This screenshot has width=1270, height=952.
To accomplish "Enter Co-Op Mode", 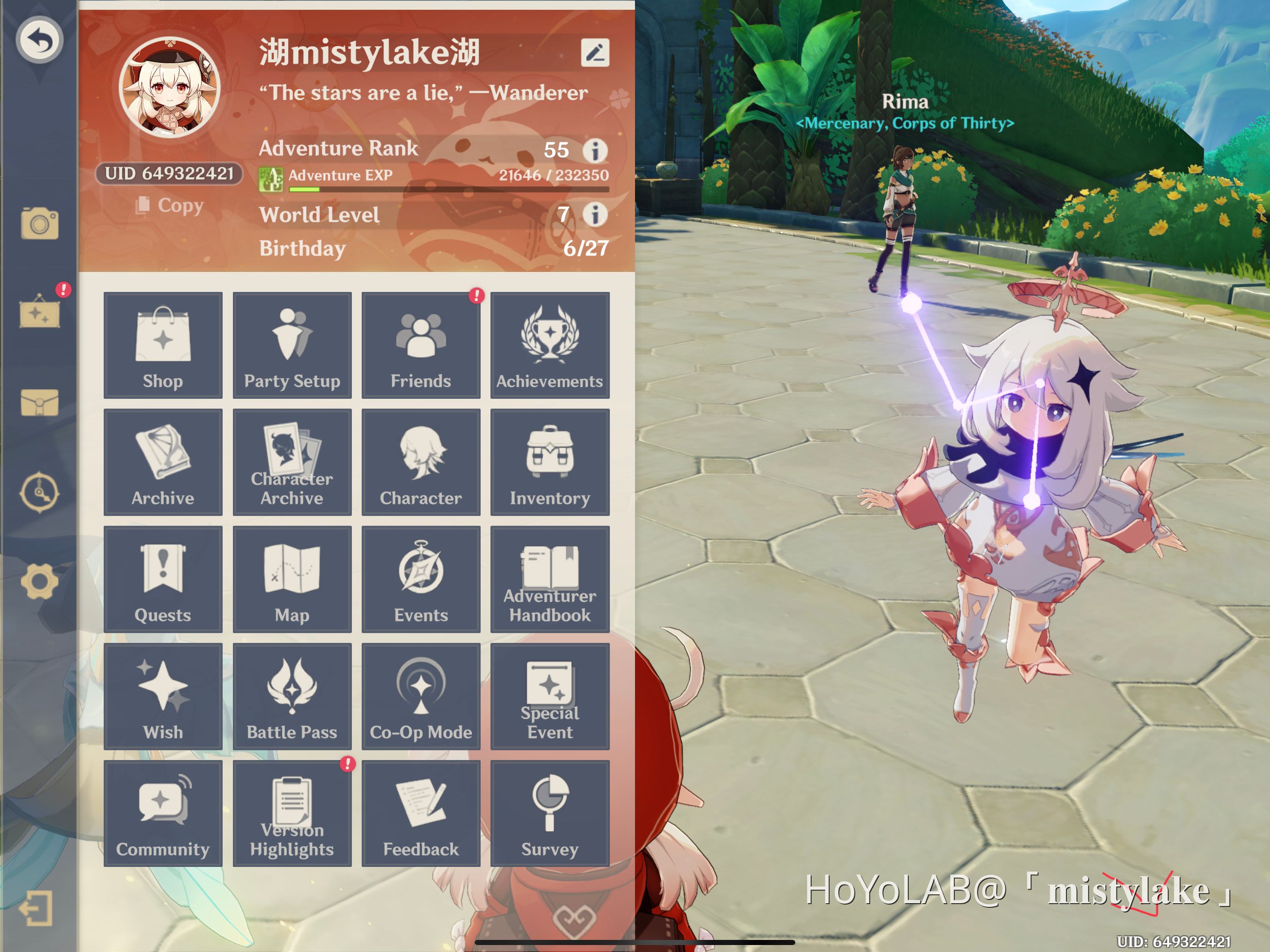I will click(421, 696).
